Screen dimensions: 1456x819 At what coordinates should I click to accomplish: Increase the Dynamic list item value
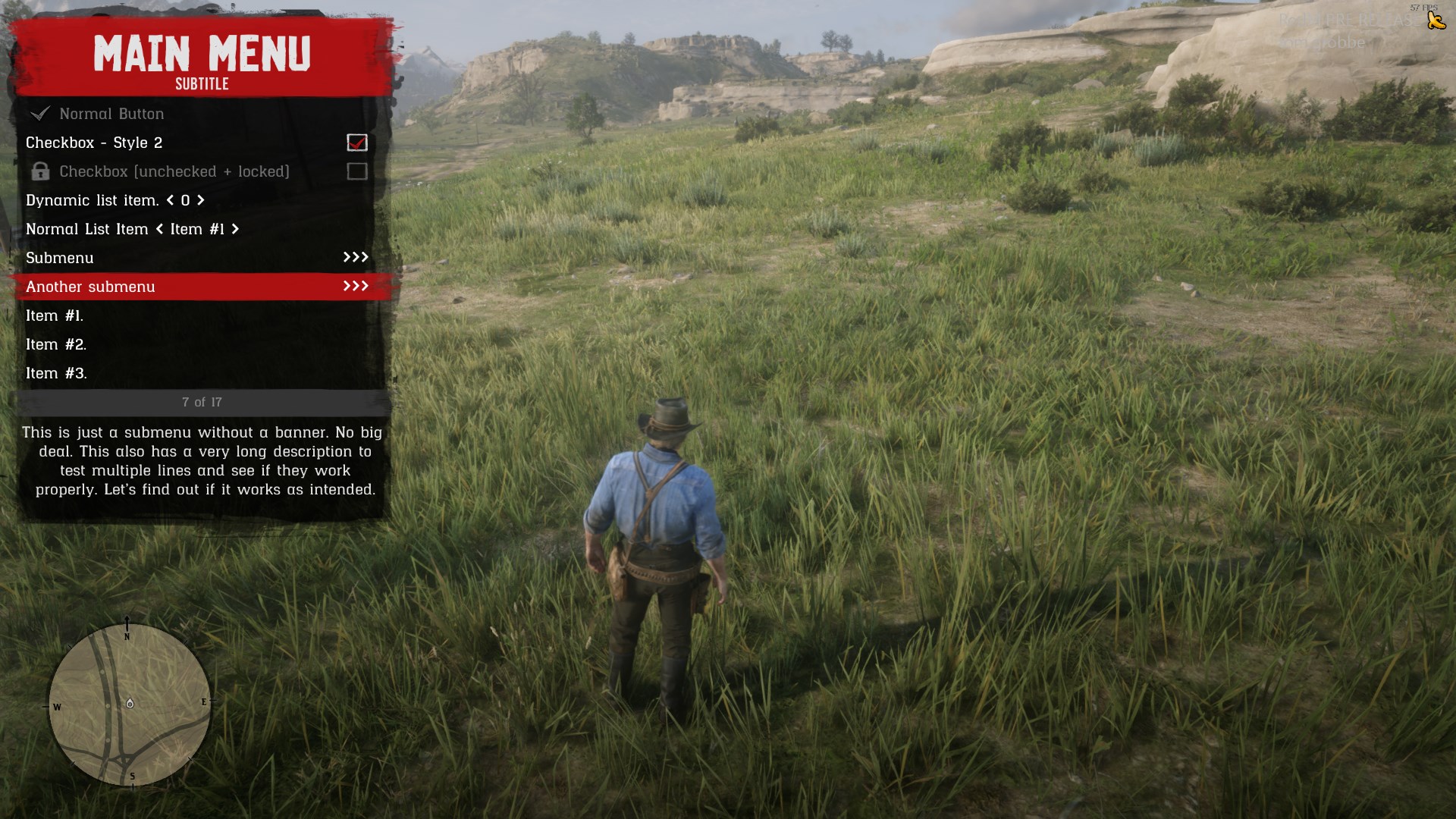pyautogui.click(x=201, y=200)
